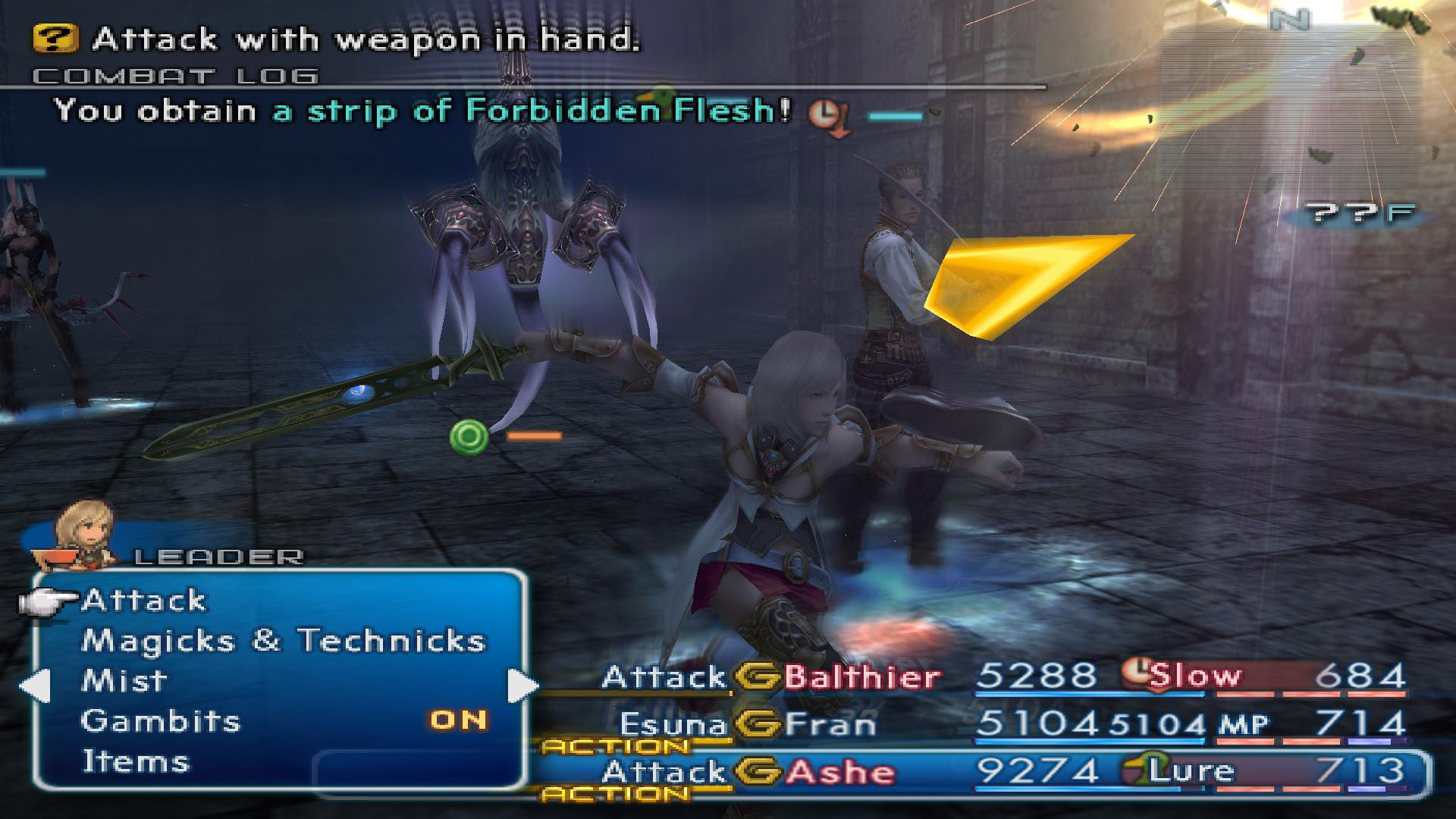The image size is (1456, 819).
Task: Toggle Gambits ON setting
Action: click(x=458, y=720)
